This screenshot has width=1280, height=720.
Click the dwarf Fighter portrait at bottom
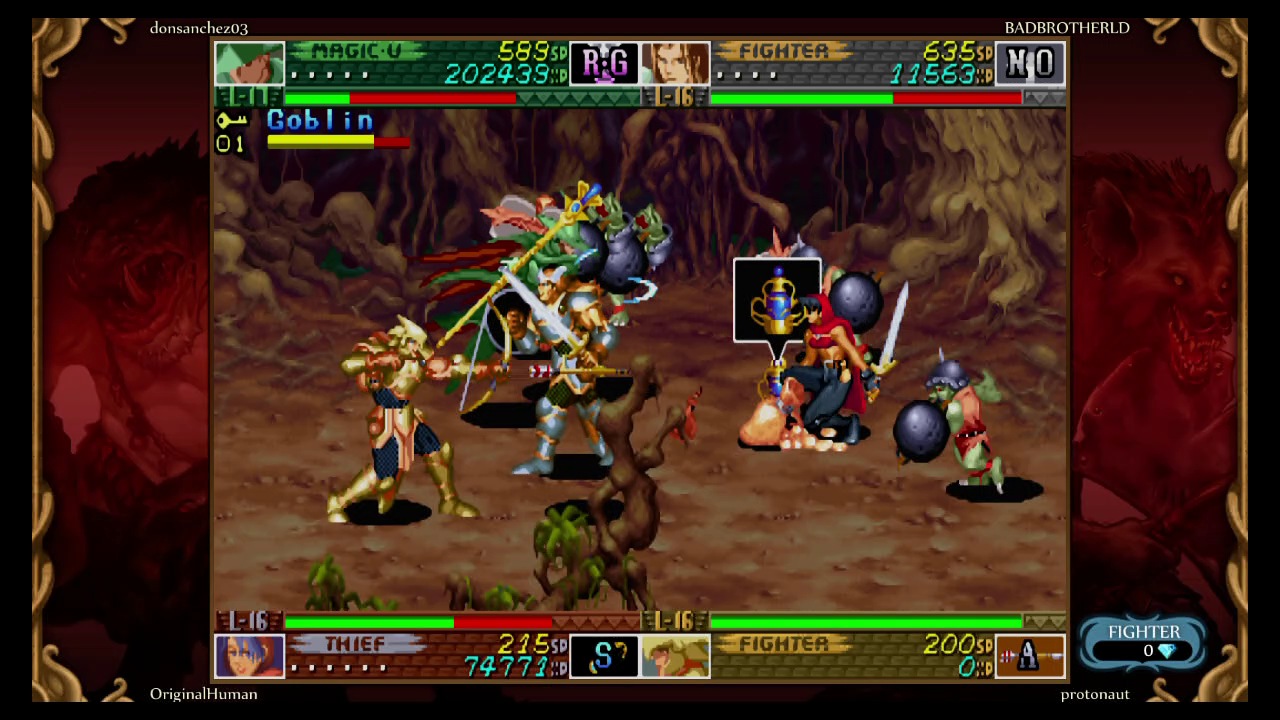coord(676,655)
